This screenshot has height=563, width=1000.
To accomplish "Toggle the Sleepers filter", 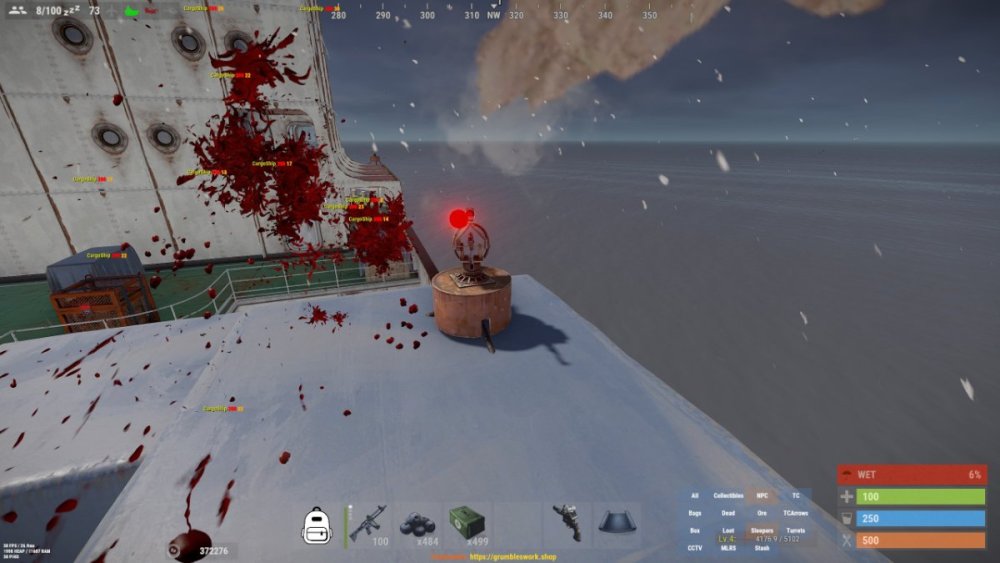I will [762, 531].
